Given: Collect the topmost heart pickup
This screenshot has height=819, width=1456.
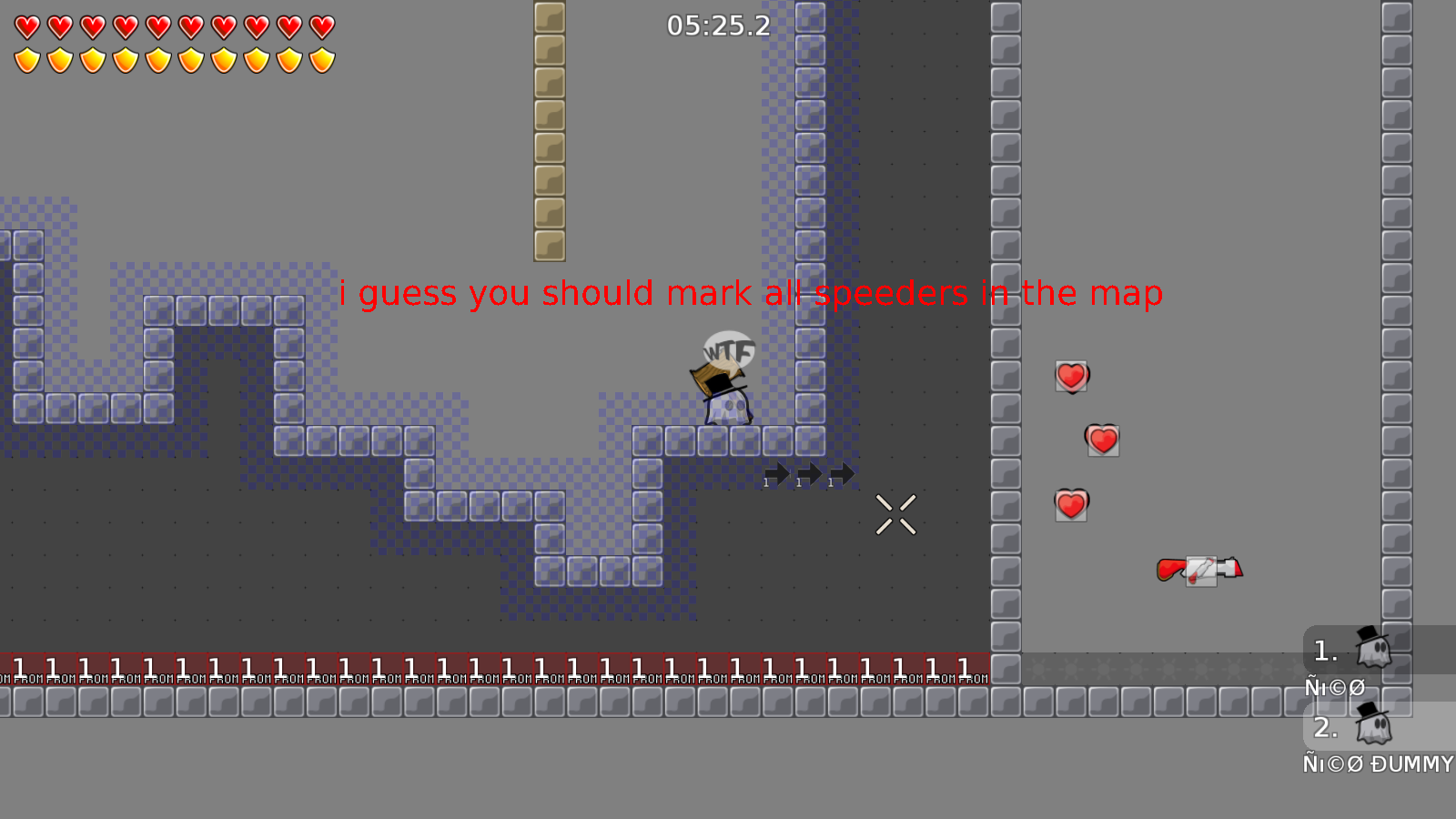Looking at the screenshot, I should 1070,376.
